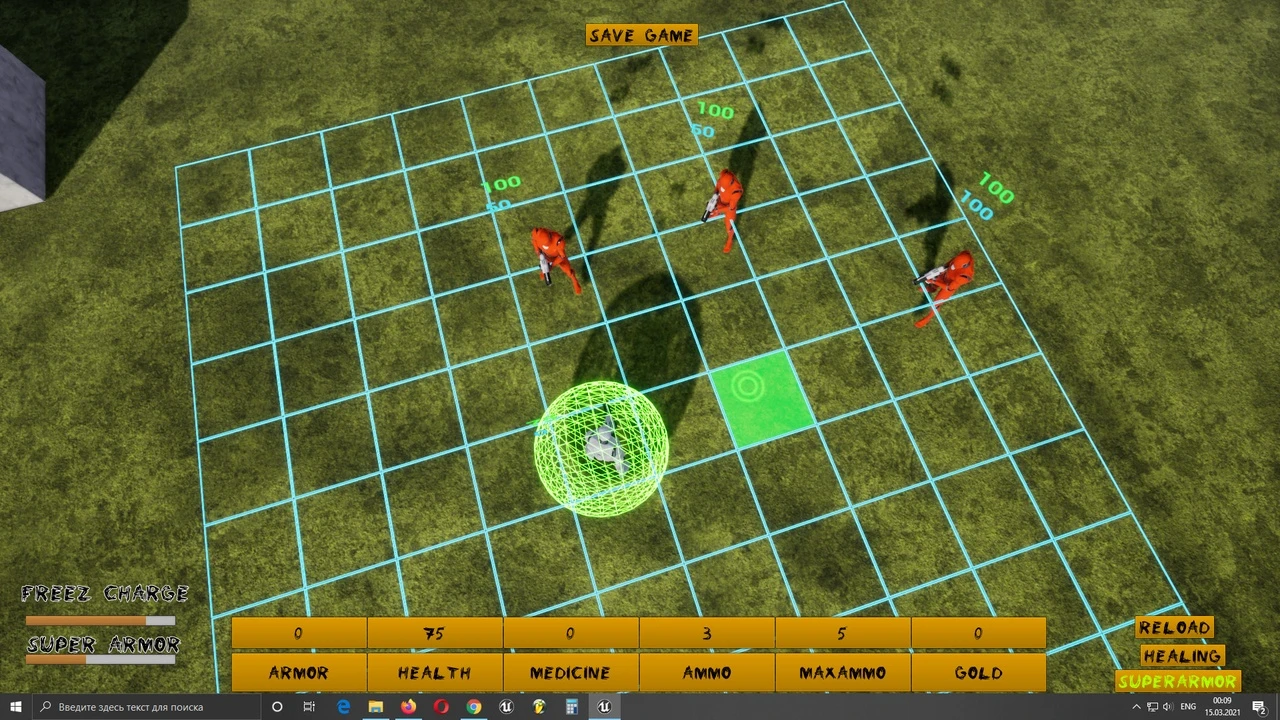Use the Healing button

[x=1182, y=656]
